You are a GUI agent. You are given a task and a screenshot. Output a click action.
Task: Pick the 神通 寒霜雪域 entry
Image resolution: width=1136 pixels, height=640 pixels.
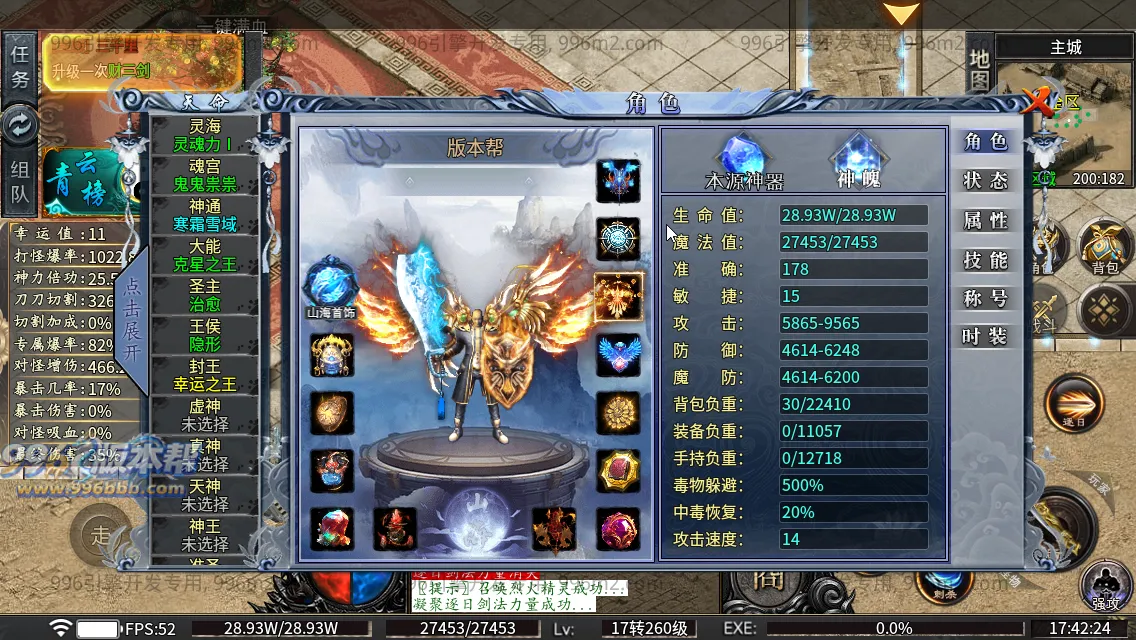[x=204, y=216]
